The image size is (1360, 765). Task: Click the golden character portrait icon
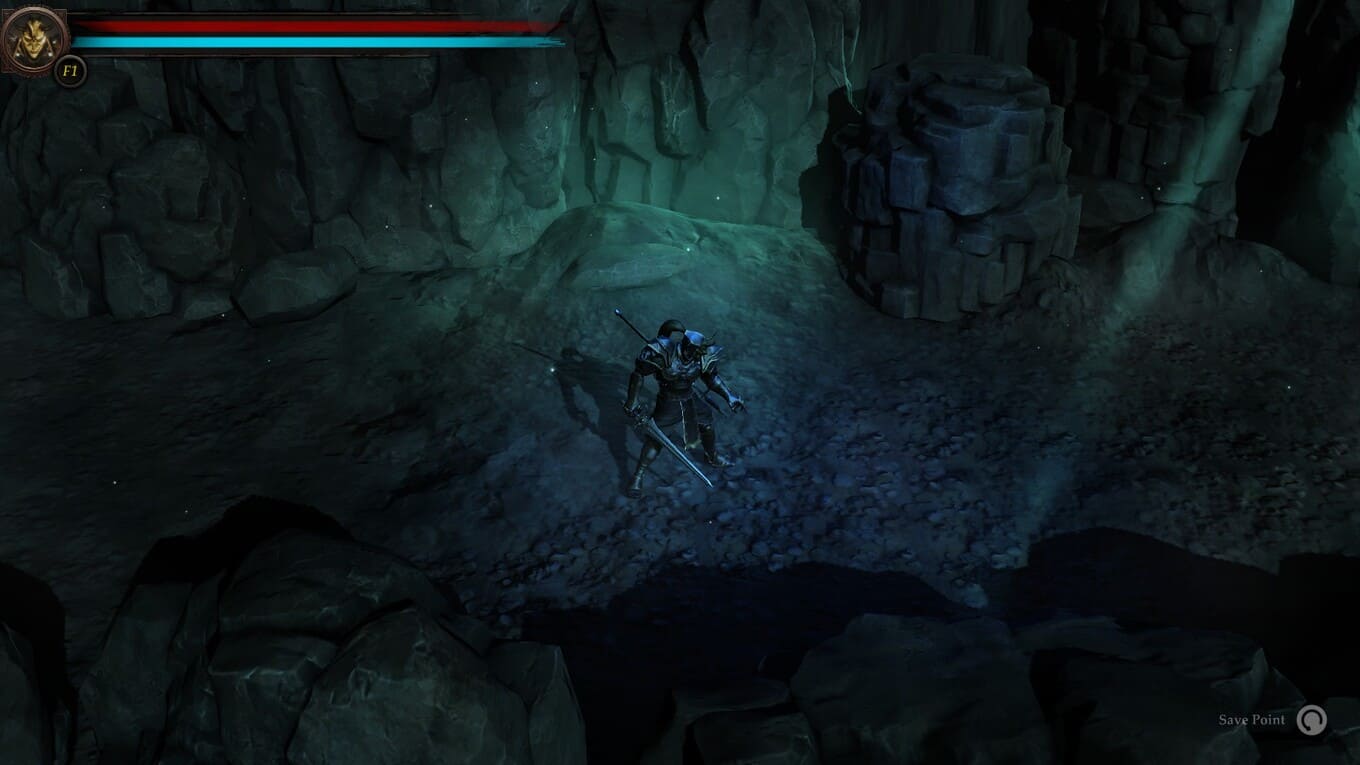[x=35, y=39]
